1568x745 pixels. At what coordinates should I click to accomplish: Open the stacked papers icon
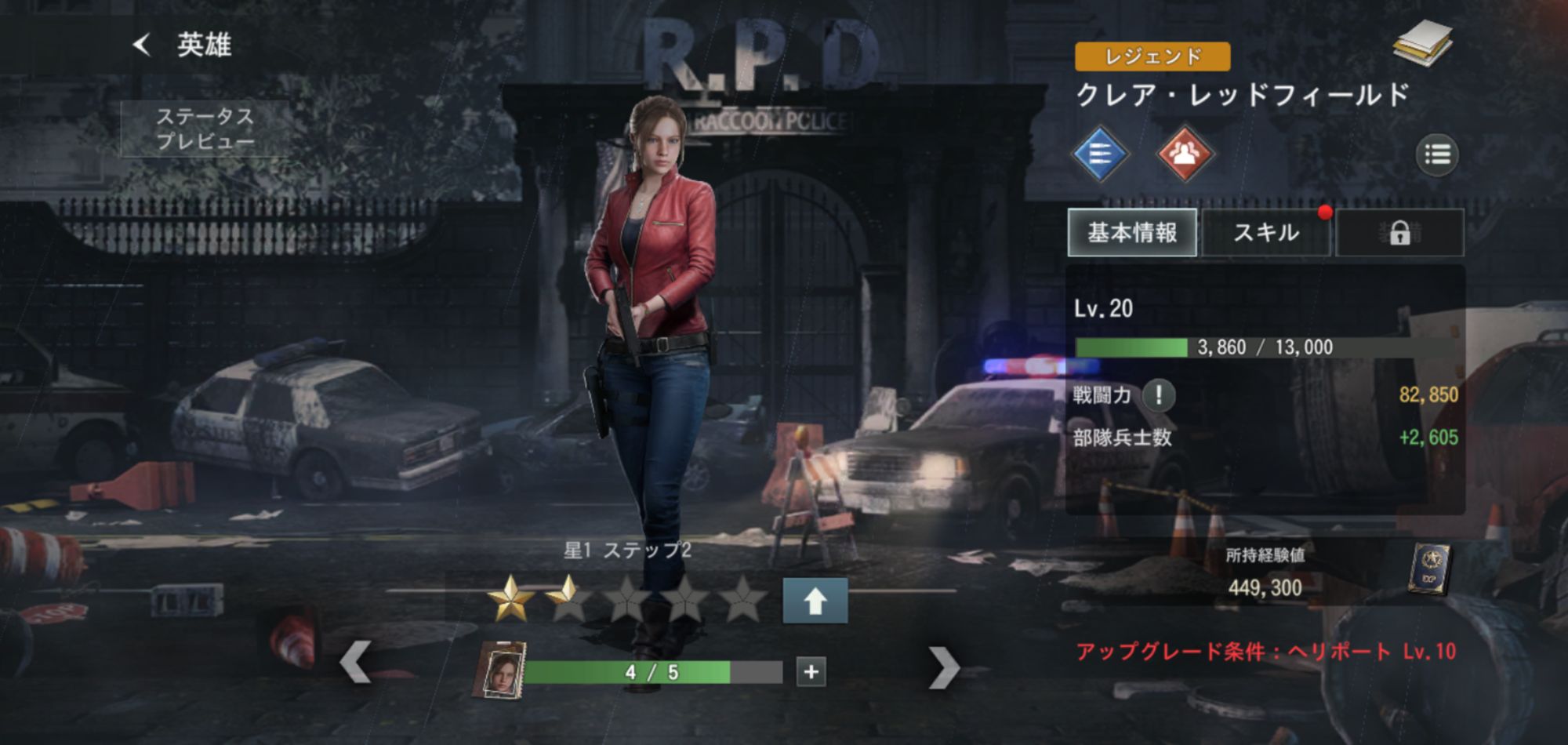click(1422, 43)
